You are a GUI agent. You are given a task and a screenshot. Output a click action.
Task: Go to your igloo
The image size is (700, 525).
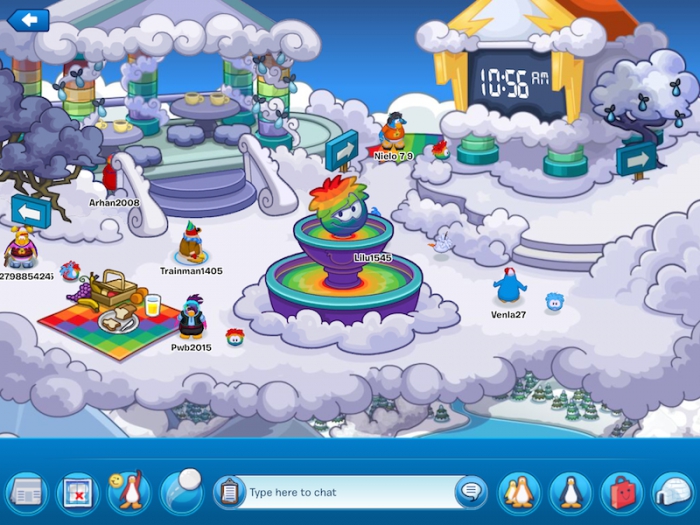[x=673, y=493]
